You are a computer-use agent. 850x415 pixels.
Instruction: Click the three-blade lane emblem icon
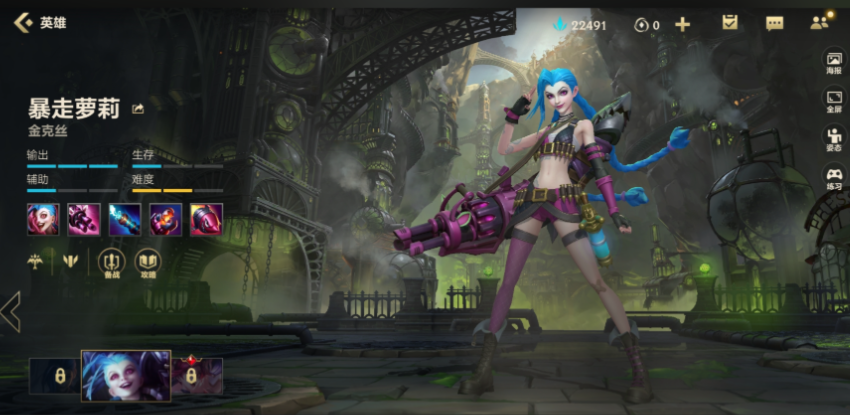[71, 261]
